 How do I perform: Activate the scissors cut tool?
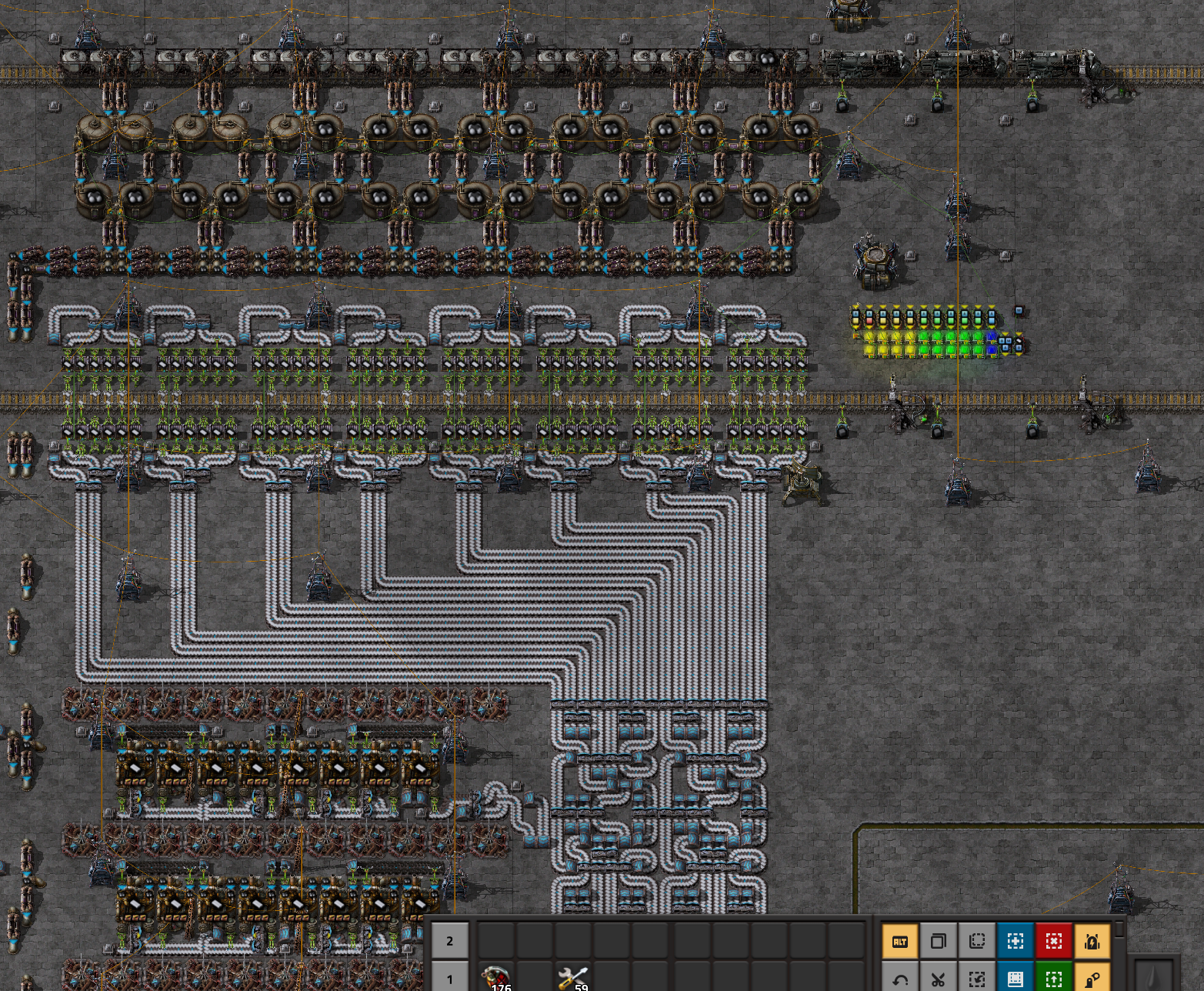938,979
